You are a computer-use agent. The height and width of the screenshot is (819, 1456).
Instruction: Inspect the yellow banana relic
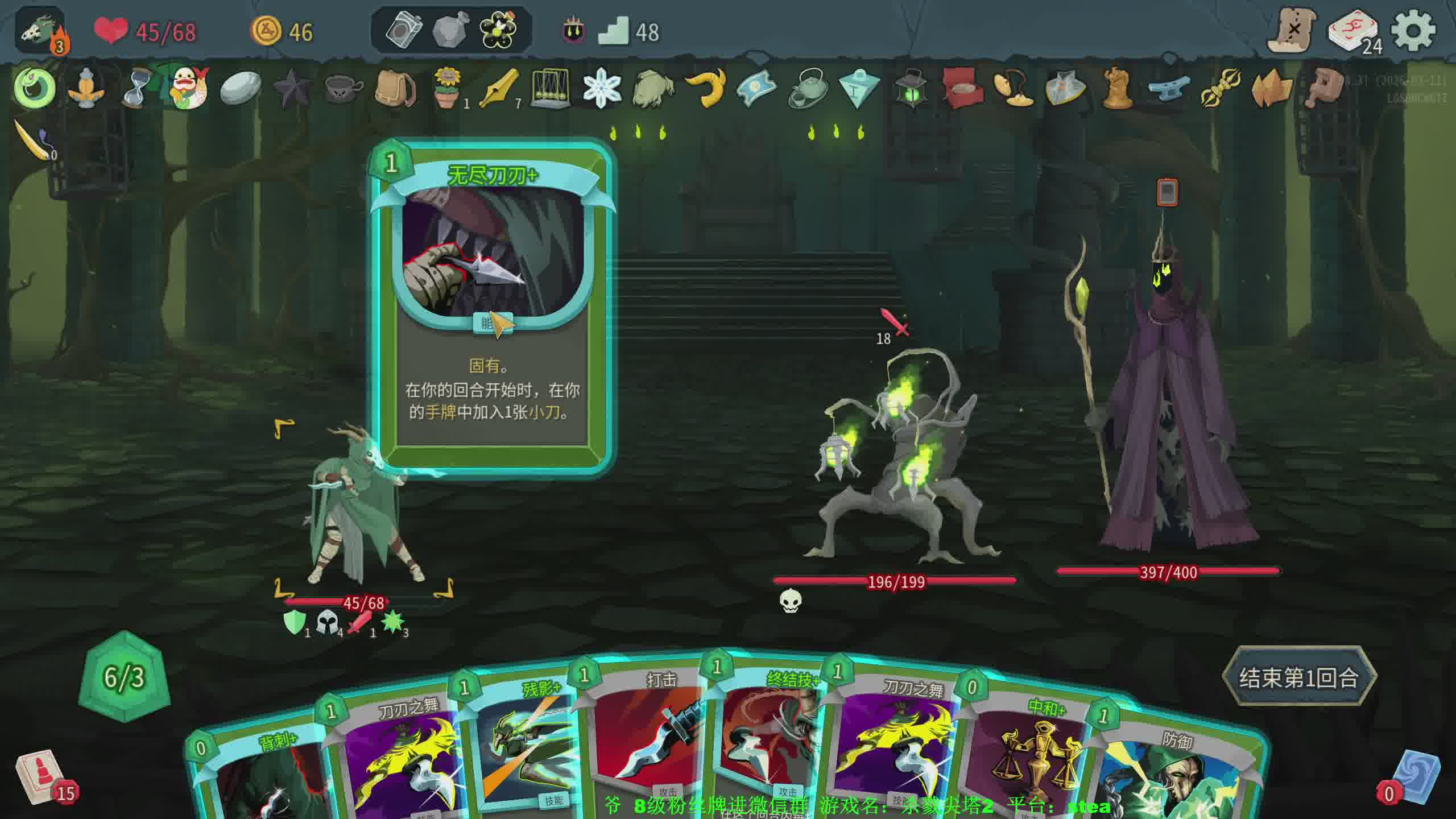point(705,88)
